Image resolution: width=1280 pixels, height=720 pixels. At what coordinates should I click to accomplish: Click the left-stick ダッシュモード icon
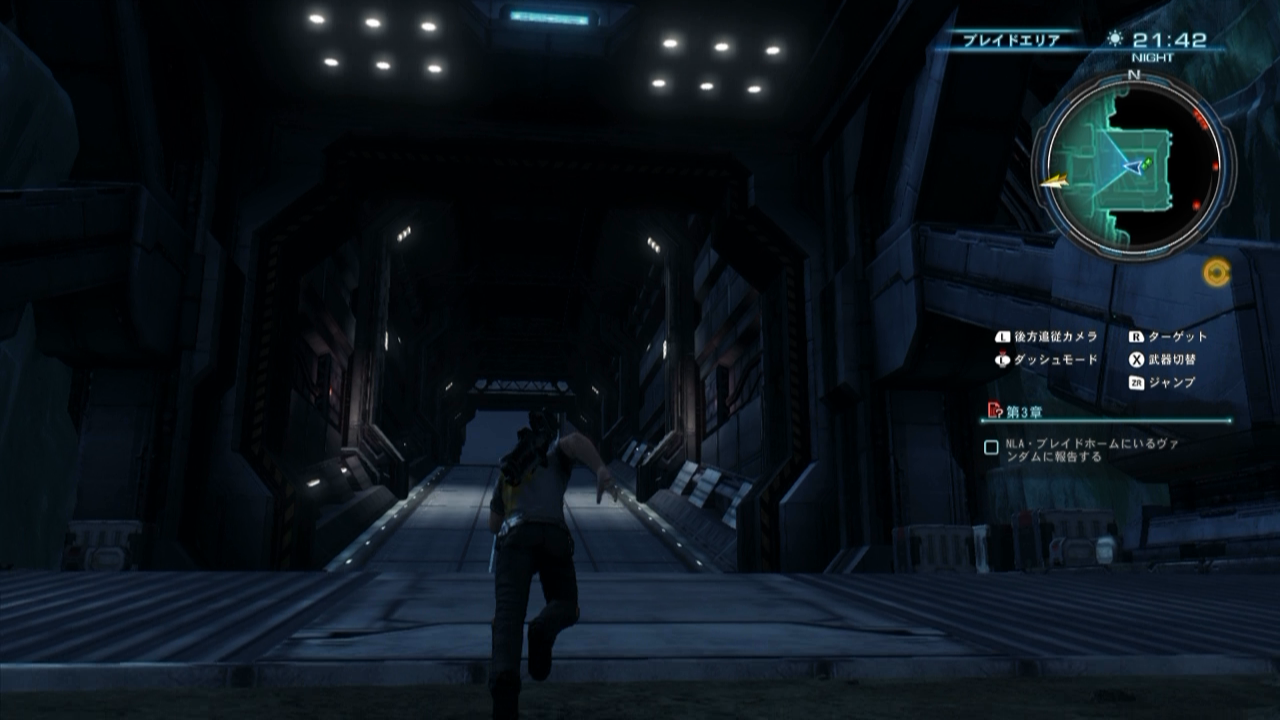(1002, 358)
